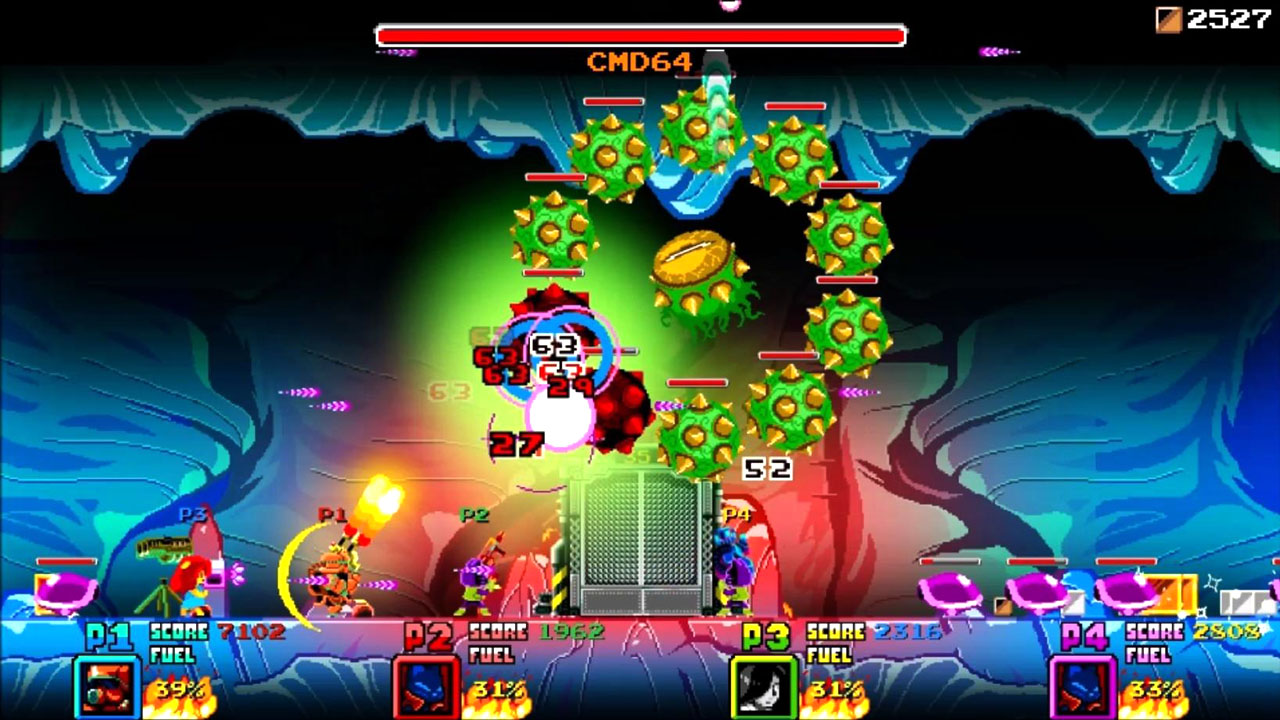This screenshot has height=720, width=1280.
Task: Click the CMD64 boss name text
Action: coord(639,59)
